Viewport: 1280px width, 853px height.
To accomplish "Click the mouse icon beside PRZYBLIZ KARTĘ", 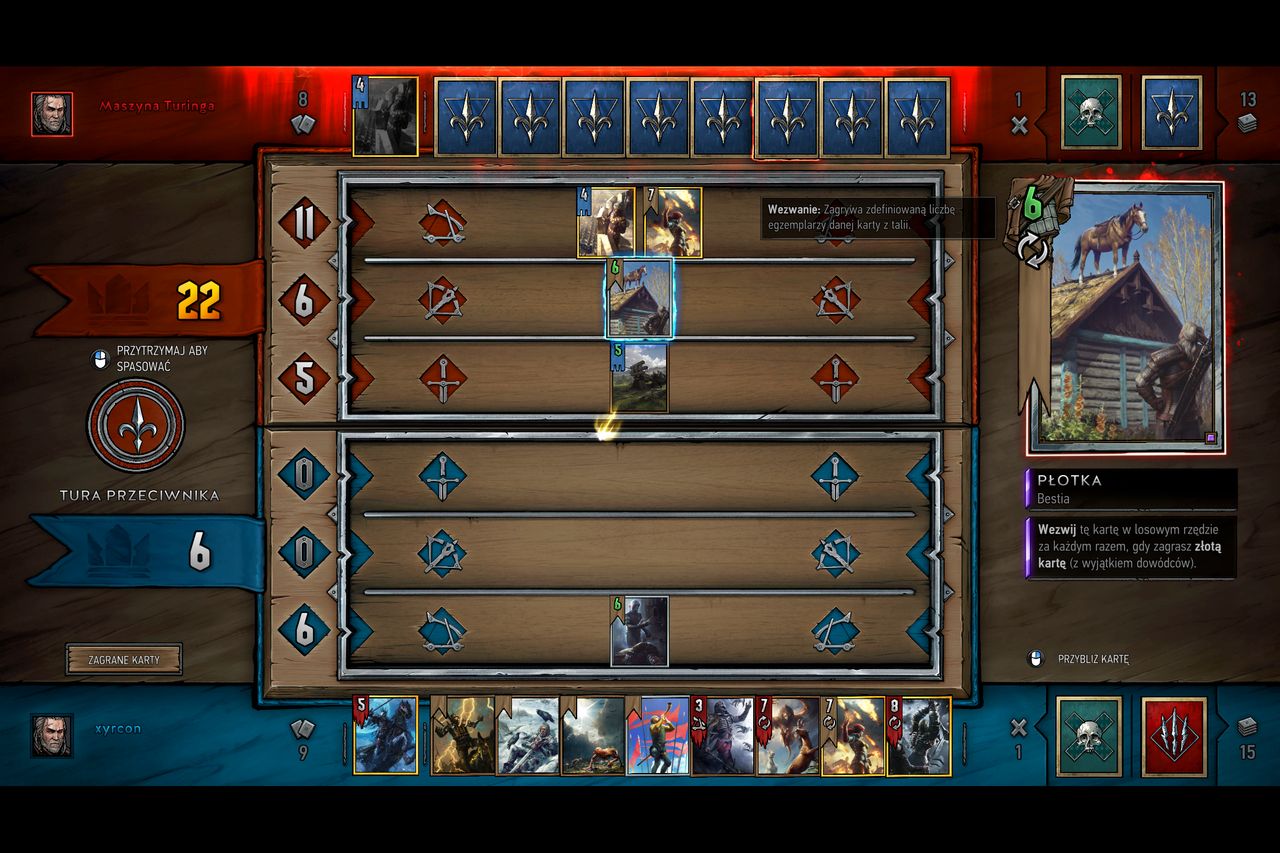I will (x=1037, y=659).
